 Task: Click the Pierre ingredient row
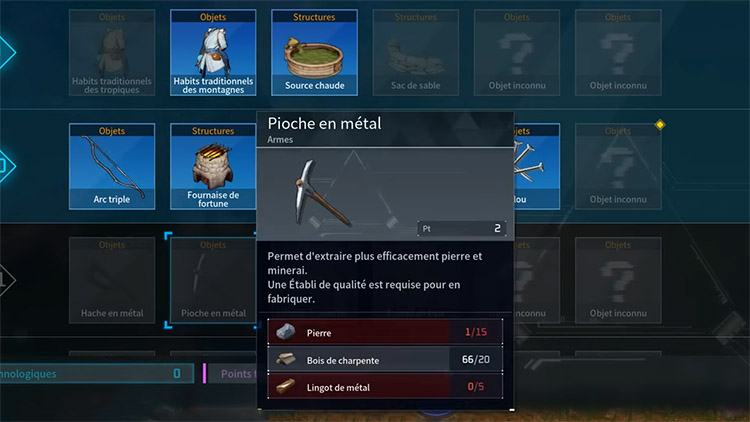point(387,331)
